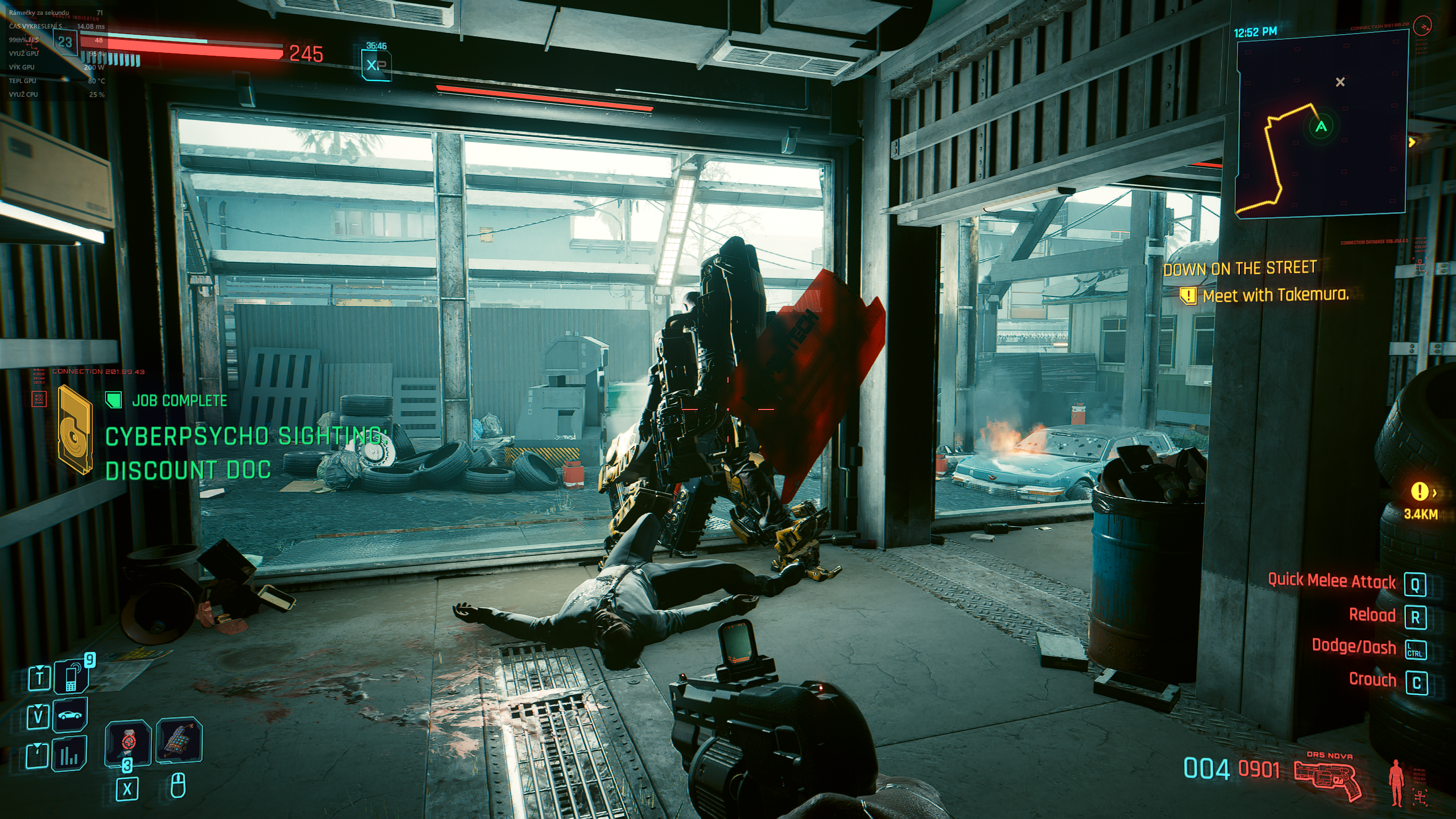Click the level 23 badge
The width and height of the screenshot is (1456, 819).
click(65, 42)
